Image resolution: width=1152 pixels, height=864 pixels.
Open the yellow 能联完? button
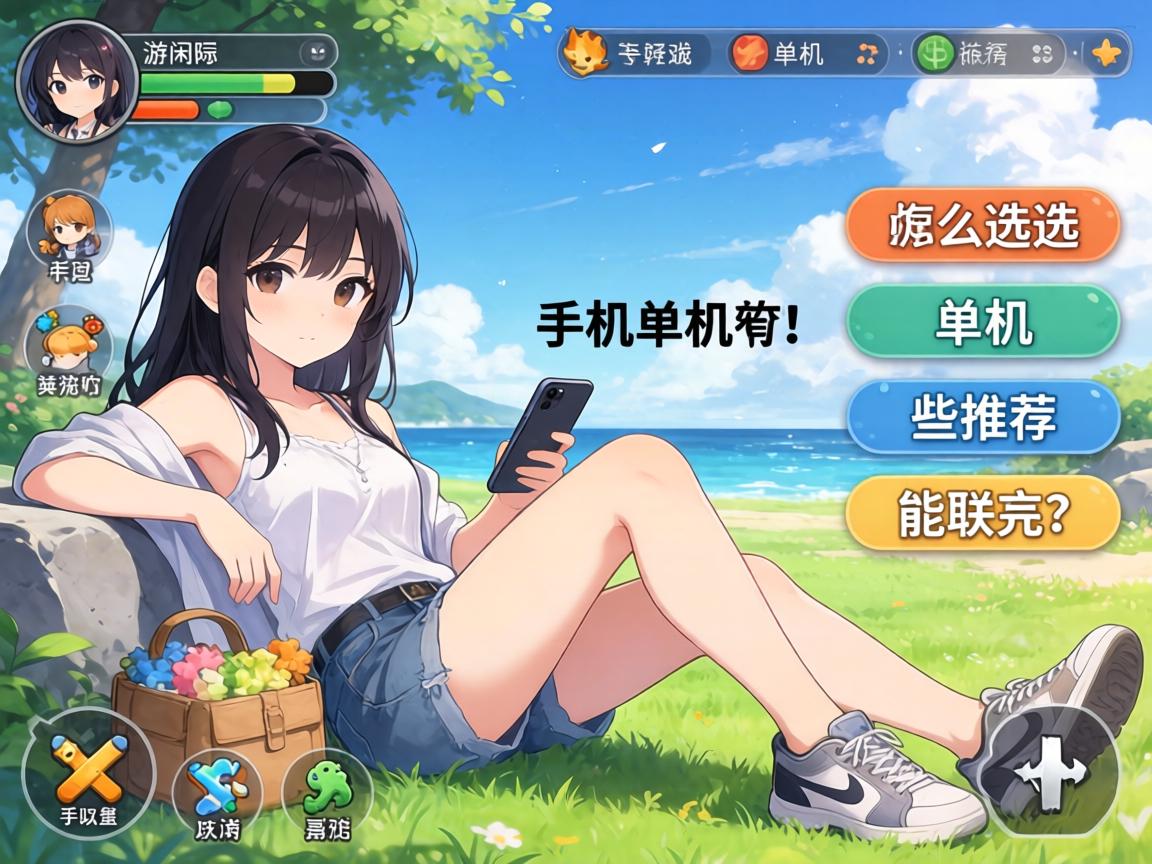pyautogui.click(x=982, y=512)
